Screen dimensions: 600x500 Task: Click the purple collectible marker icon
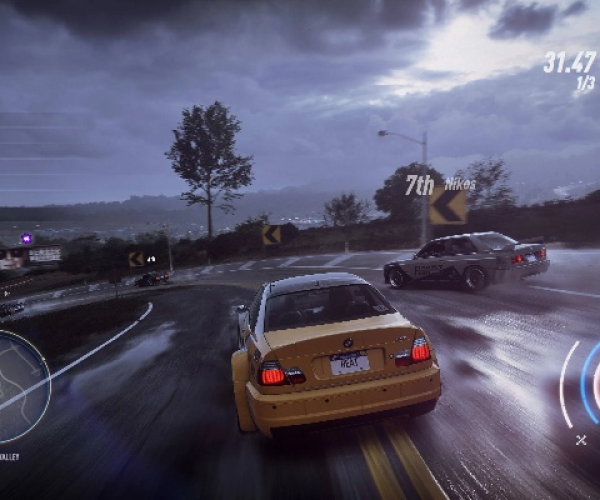coord(26,239)
